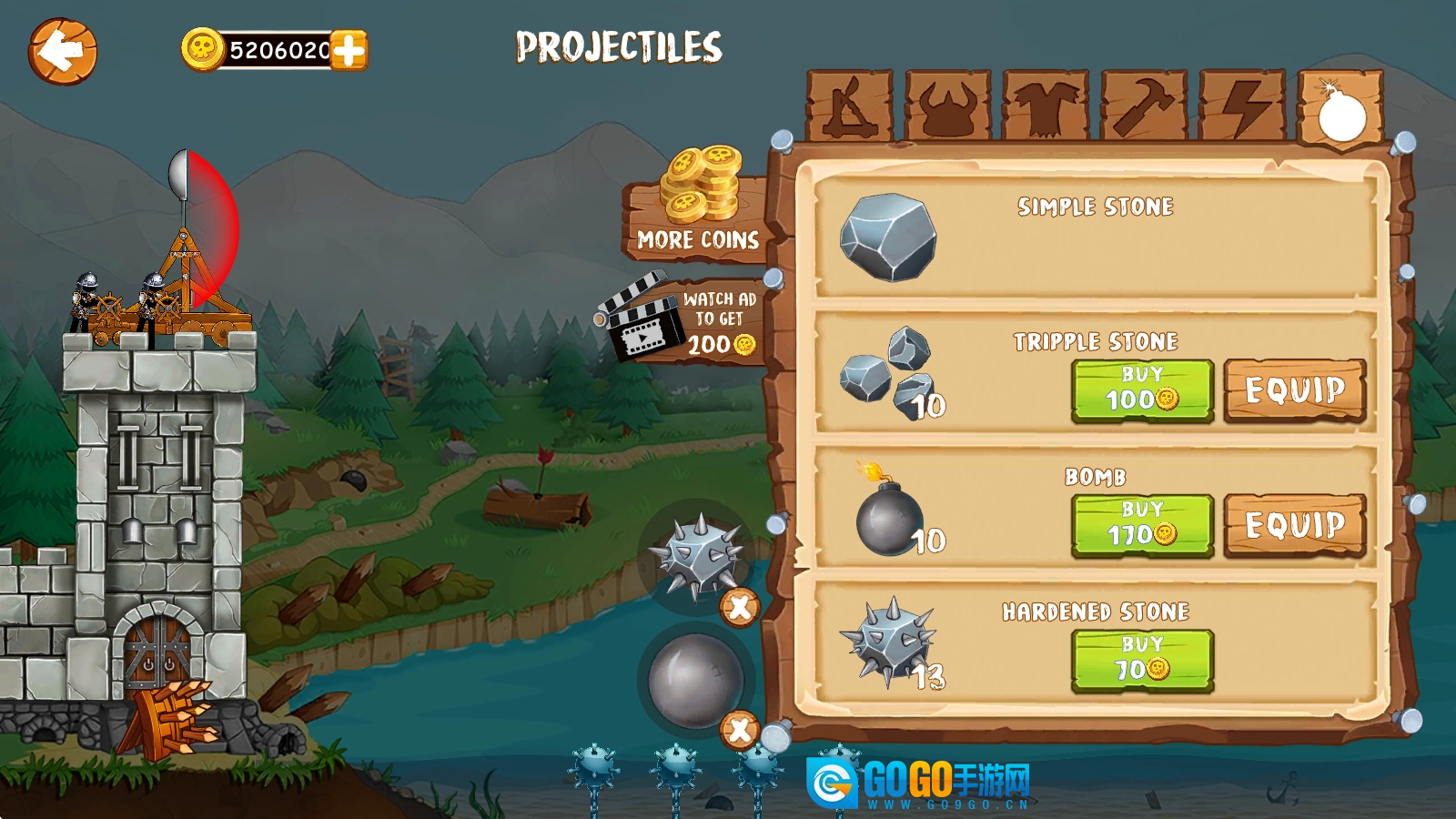Choose the Simple Stone row
The height and width of the screenshot is (819, 1456).
pyautogui.click(x=1095, y=237)
